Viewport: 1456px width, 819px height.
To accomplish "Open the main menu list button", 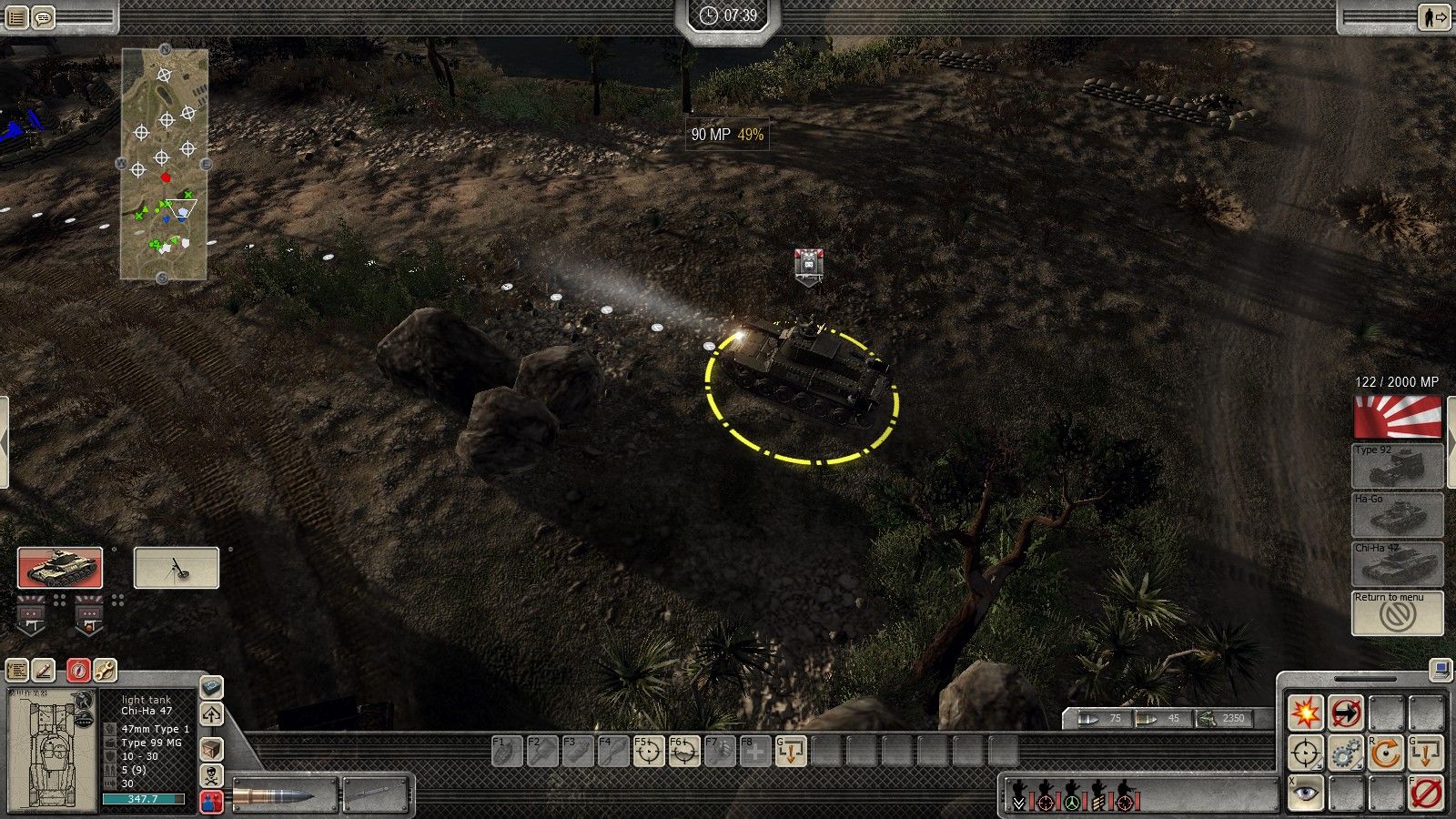I will point(15,16).
